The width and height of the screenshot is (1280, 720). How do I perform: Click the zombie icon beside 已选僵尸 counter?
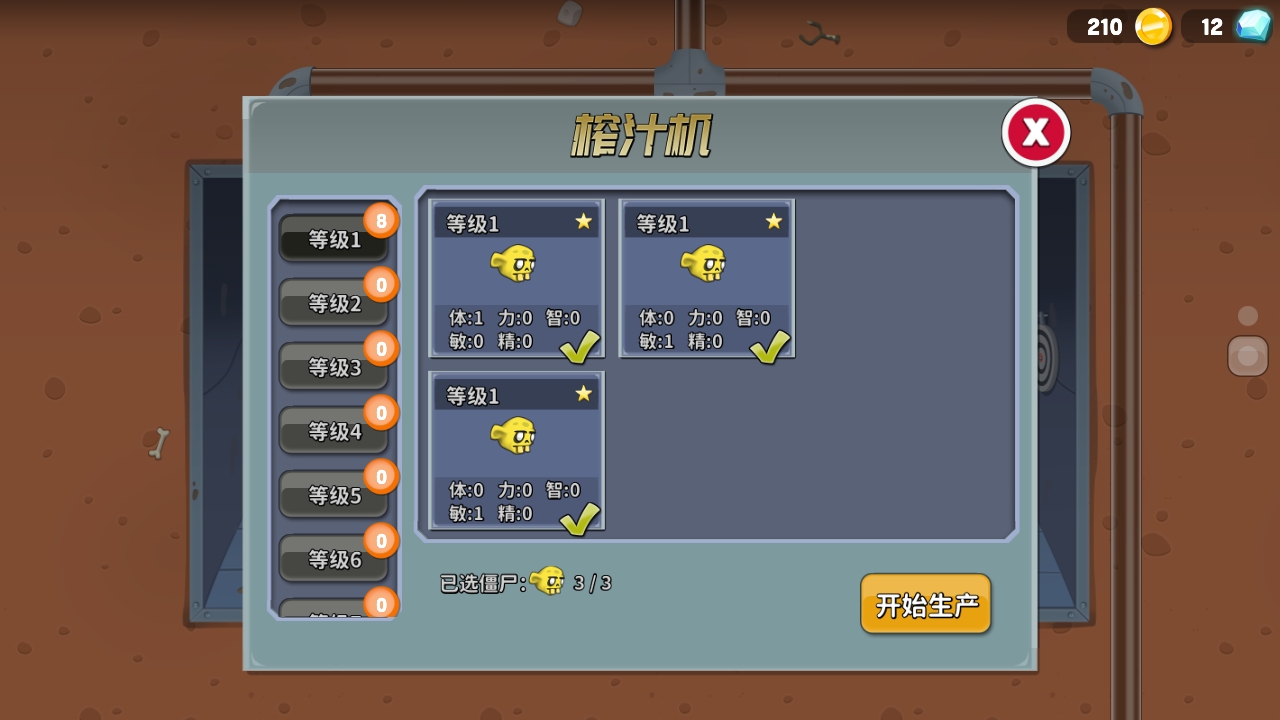point(548,580)
